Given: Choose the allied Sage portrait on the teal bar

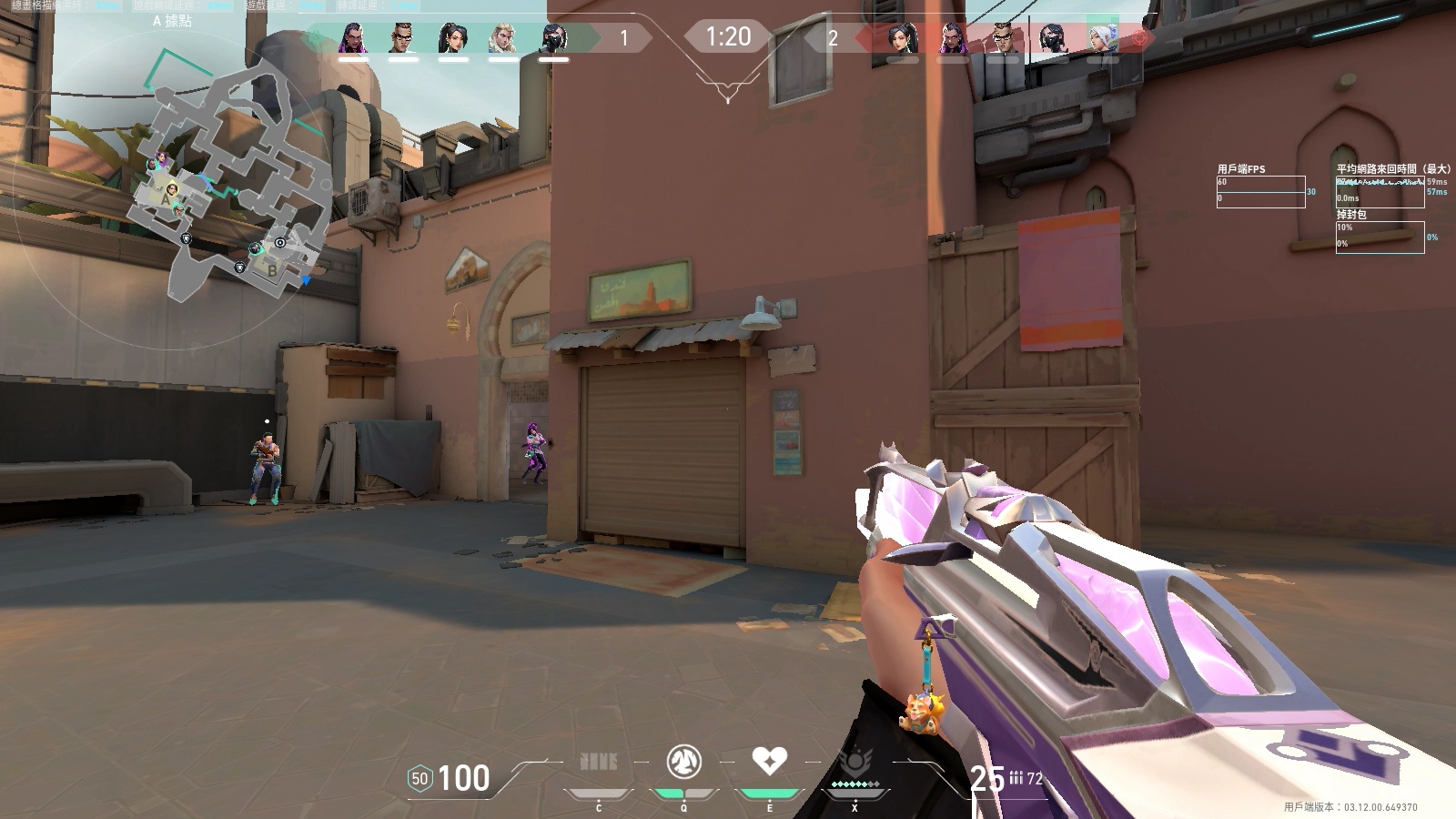Looking at the screenshot, I should point(452,38).
